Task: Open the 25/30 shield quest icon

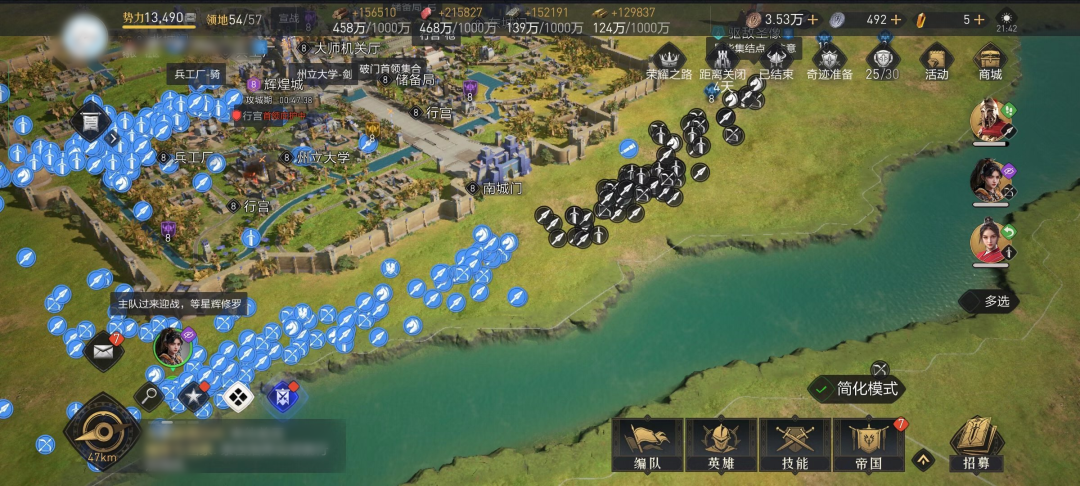Action: click(x=882, y=60)
